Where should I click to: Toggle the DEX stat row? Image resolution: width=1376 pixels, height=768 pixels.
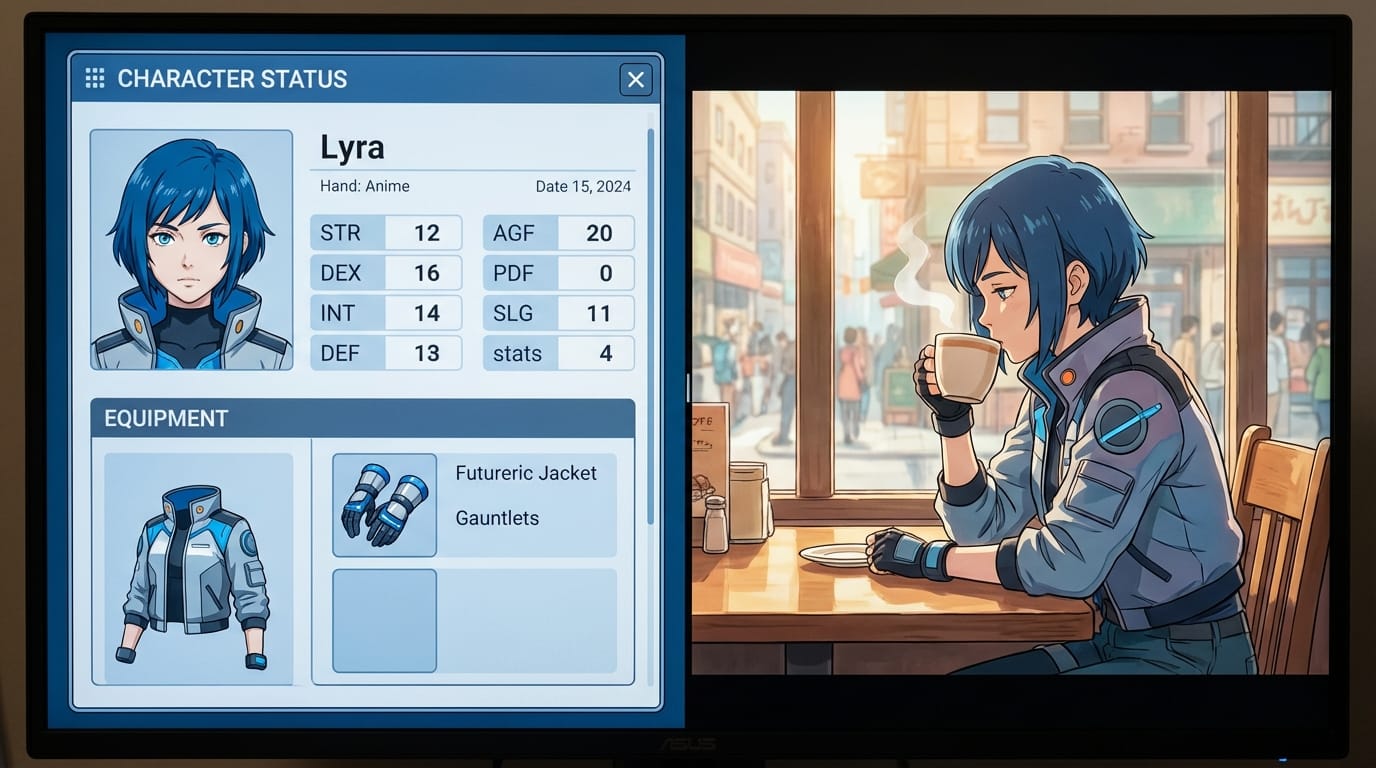click(x=385, y=272)
